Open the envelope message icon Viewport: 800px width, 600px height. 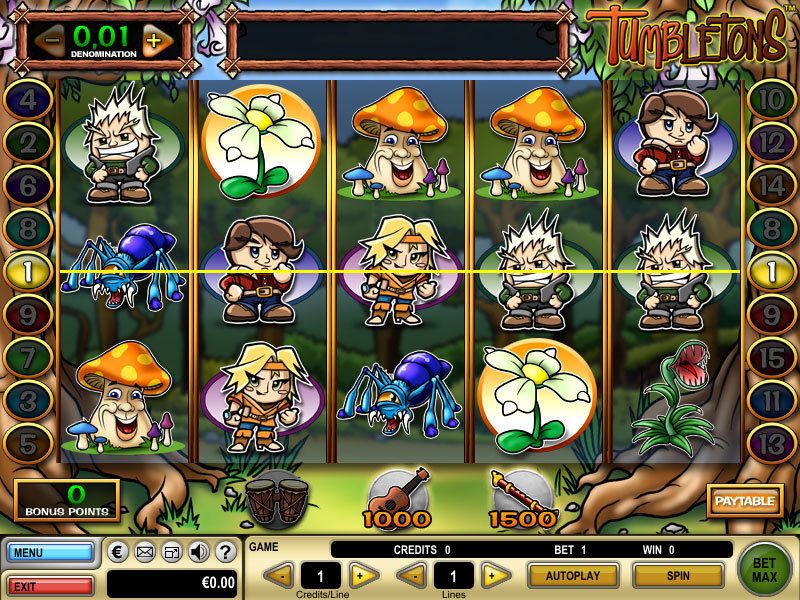pyautogui.click(x=145, y=551)
